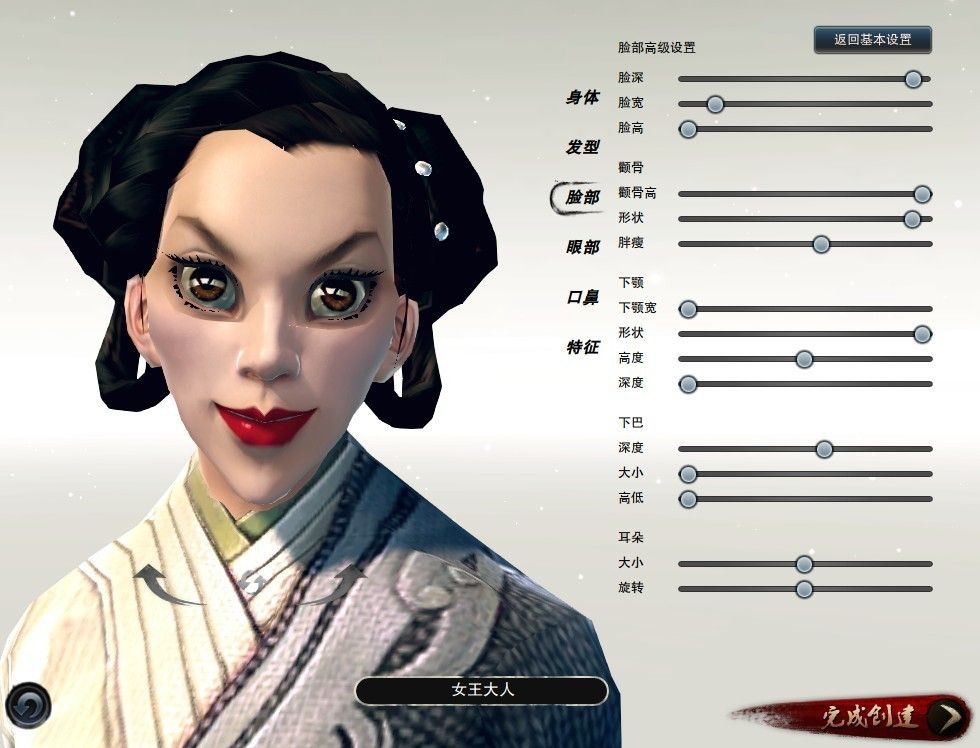This screenshot has height=748, width=980.
Task: Click the round back arrow icon
Action: click(x=27, y=705)
